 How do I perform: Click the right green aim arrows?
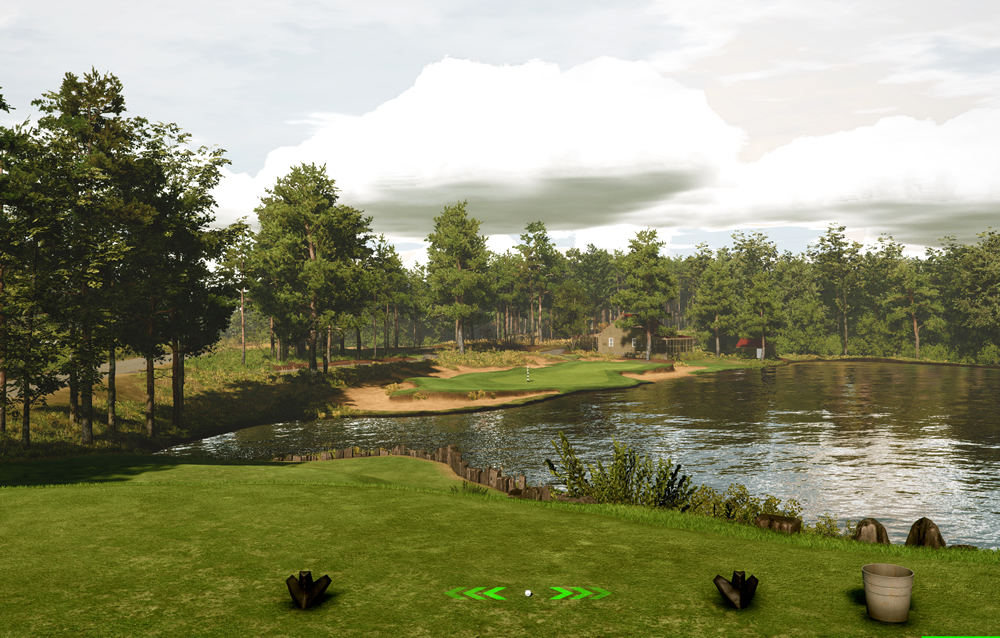pos(579,593)
